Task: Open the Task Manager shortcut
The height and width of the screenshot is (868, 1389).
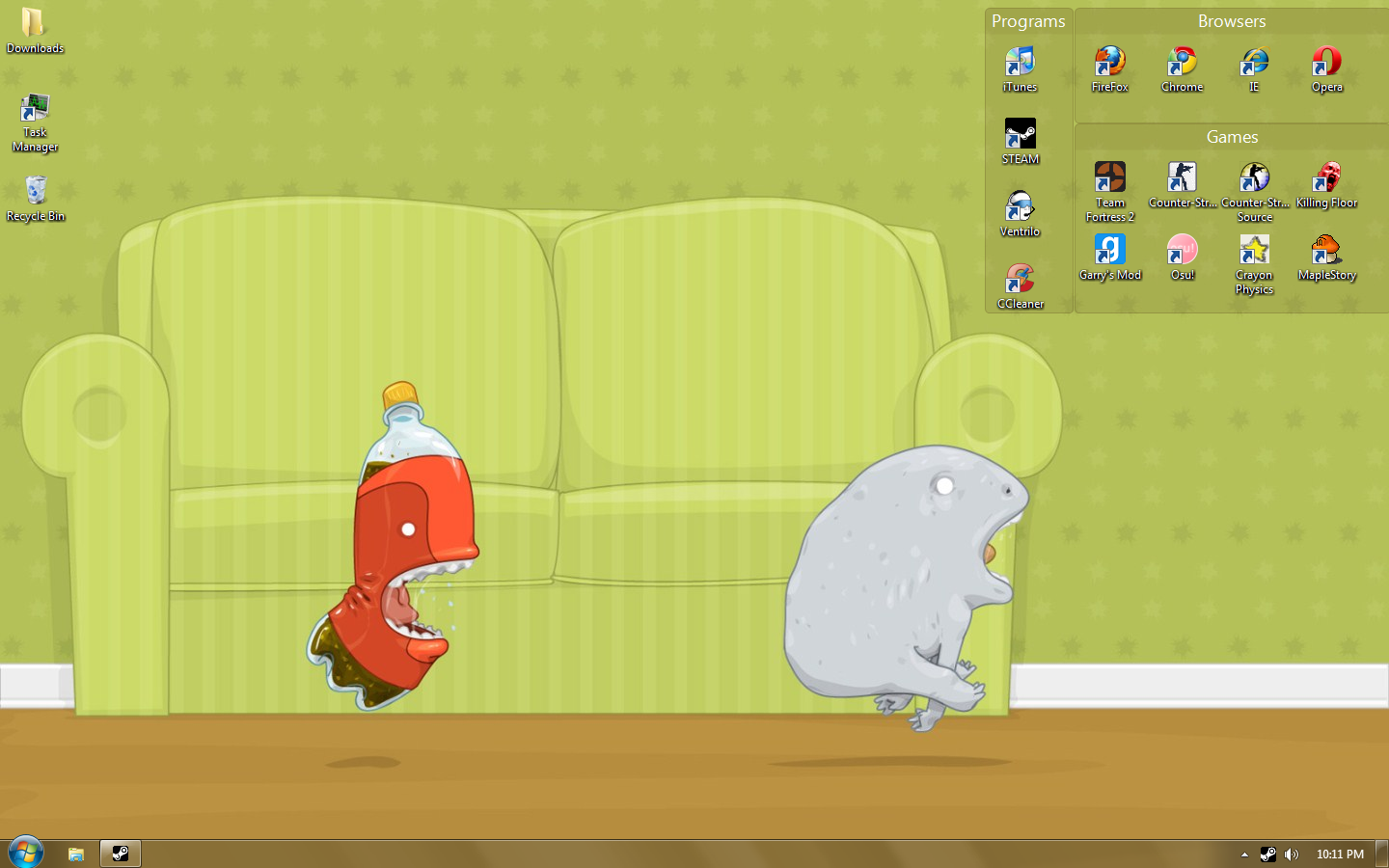Action: point(35,109)
